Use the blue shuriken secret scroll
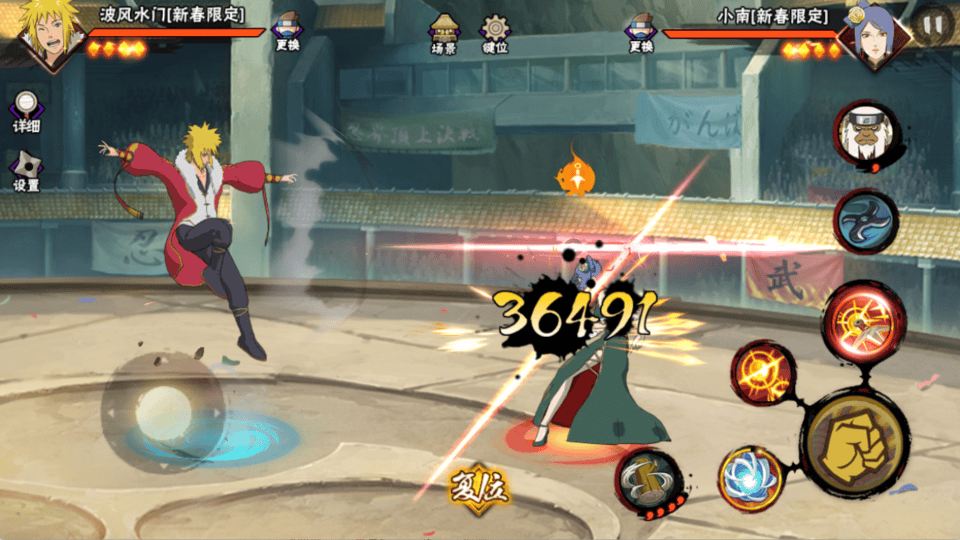 [x=866, y=220]
